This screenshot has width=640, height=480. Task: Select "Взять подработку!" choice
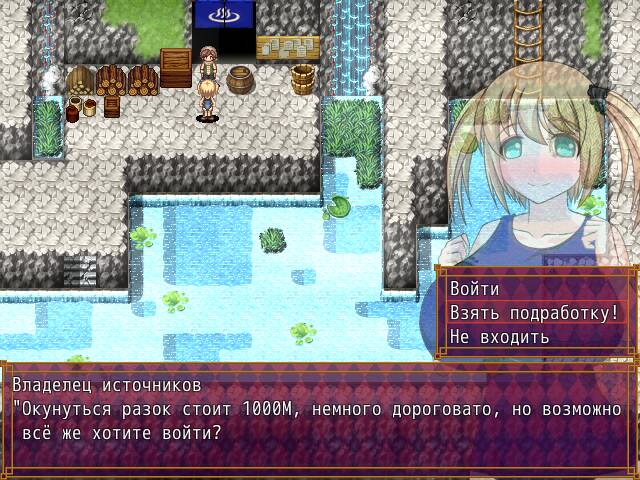tap(534, 312)
